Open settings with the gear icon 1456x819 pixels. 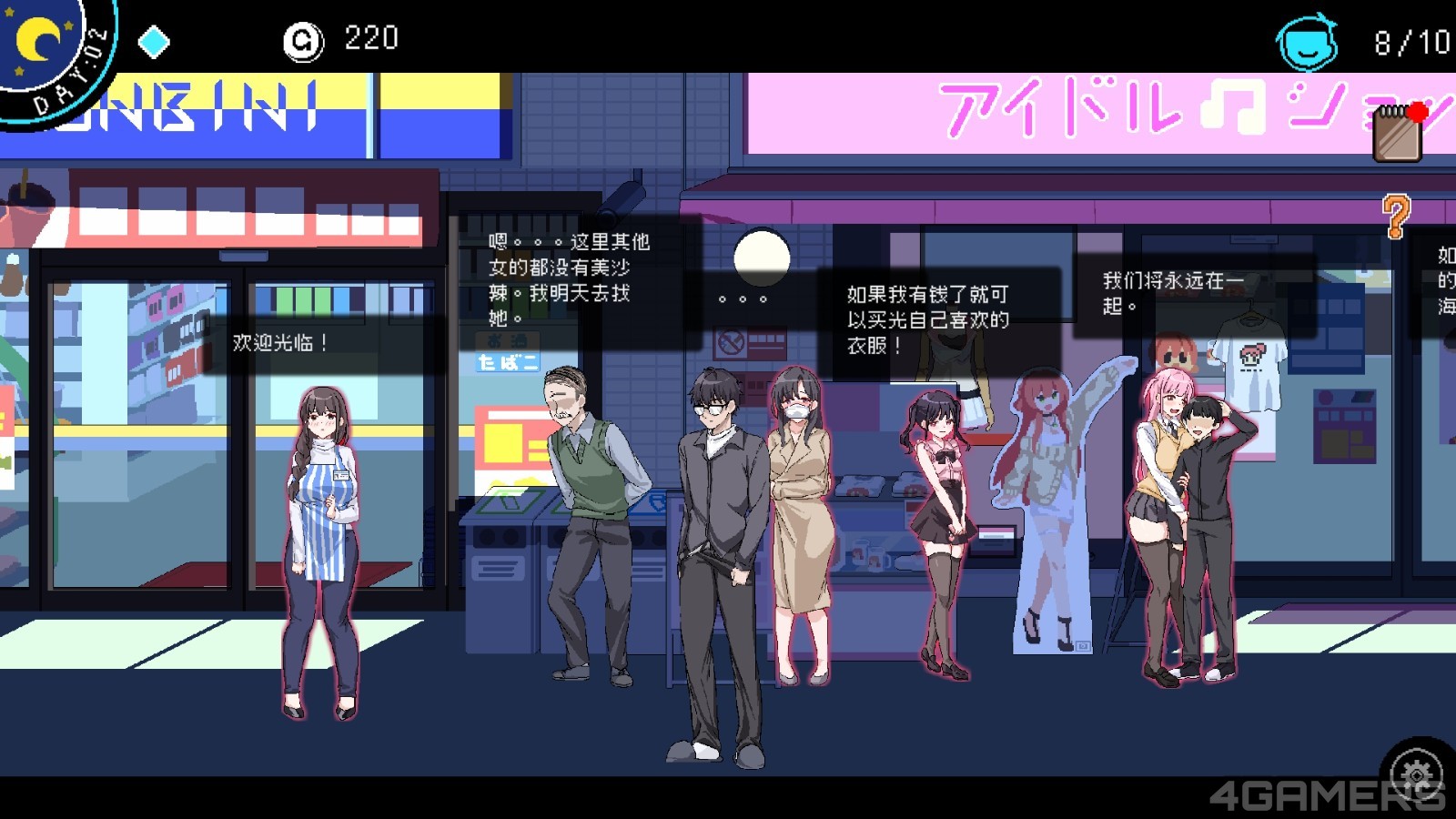pos(1416,773)
